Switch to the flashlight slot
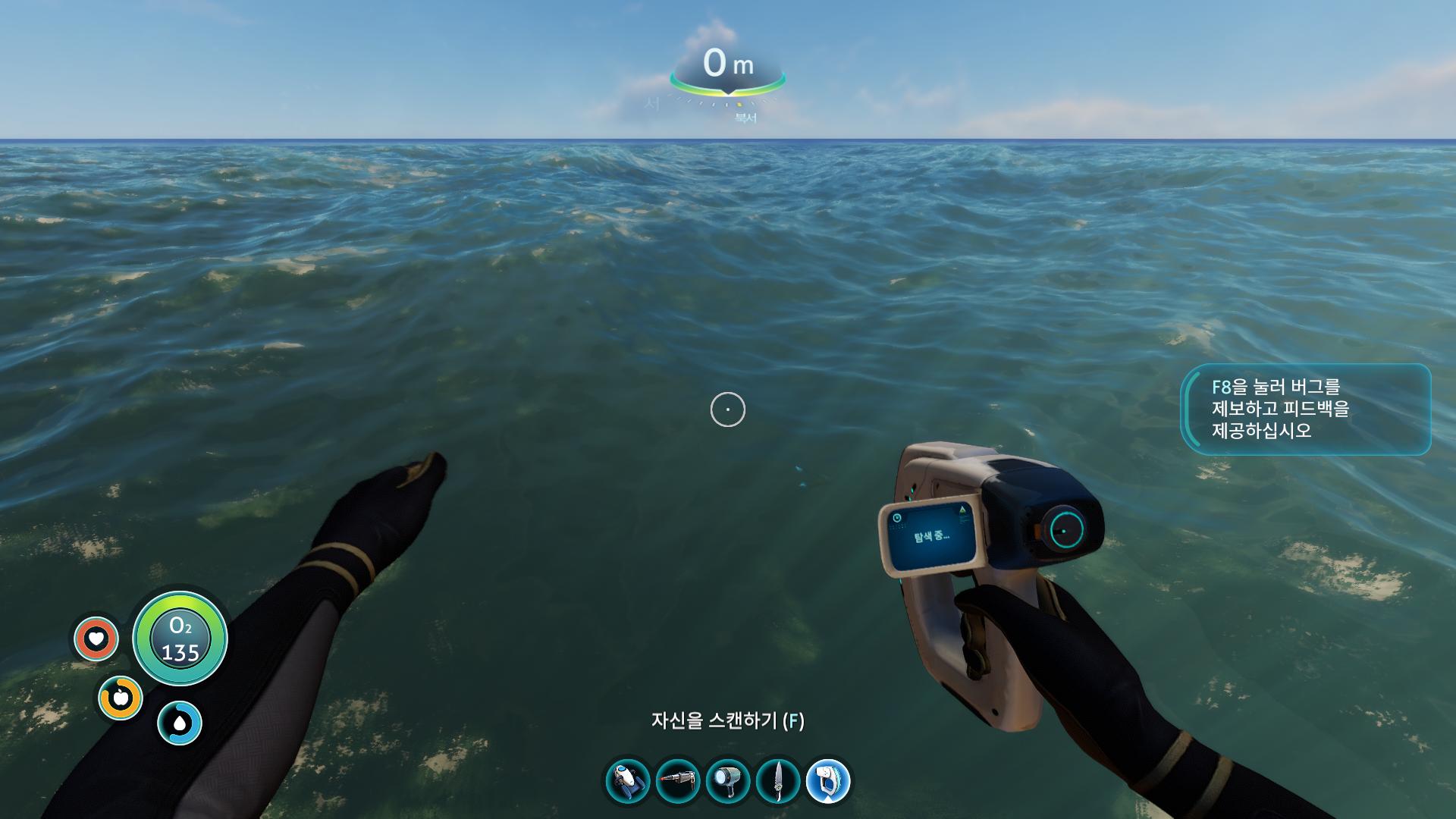 (728, 781)
